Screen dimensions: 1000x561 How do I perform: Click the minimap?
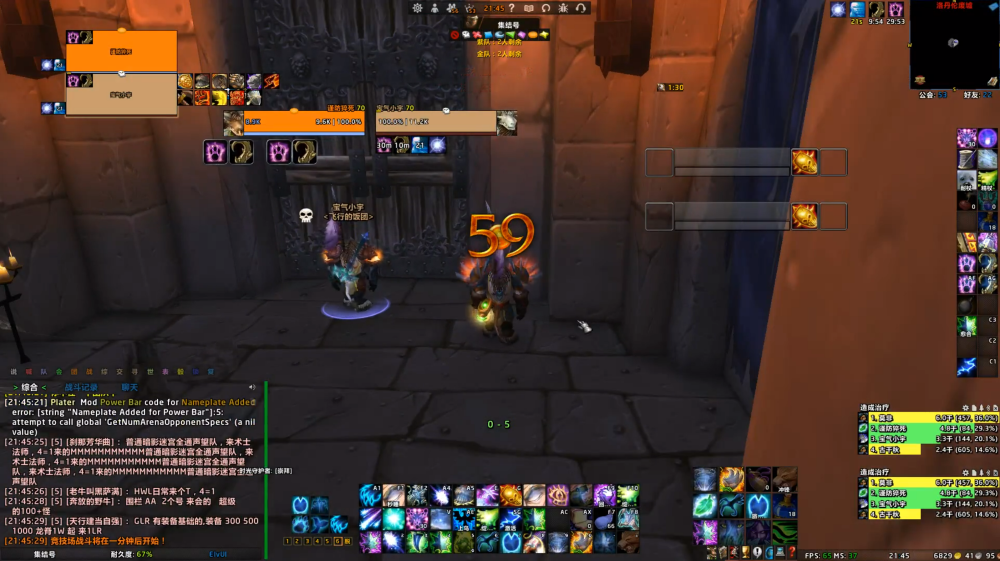tap(953, 44)
